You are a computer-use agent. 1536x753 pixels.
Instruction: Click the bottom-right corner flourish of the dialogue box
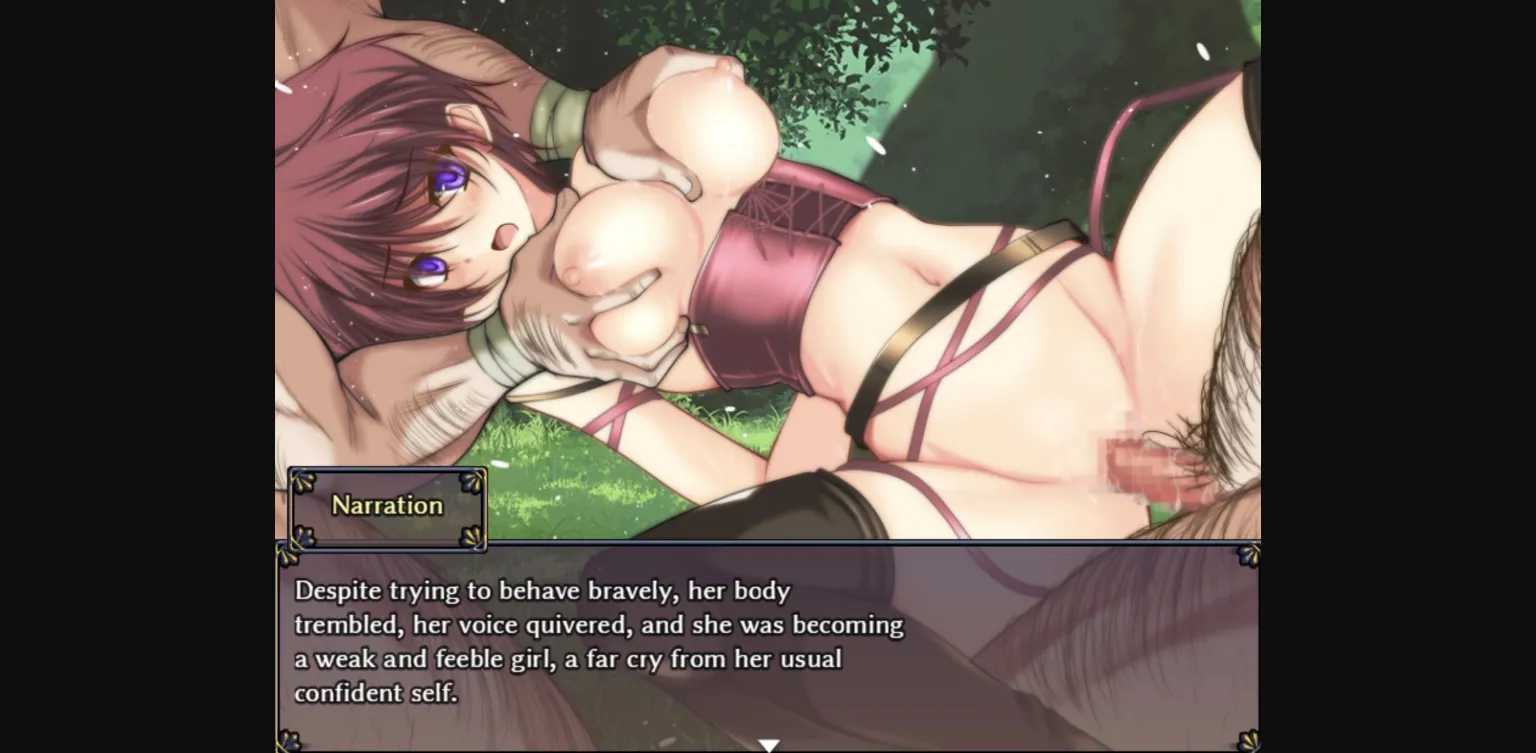[1247, 740]
